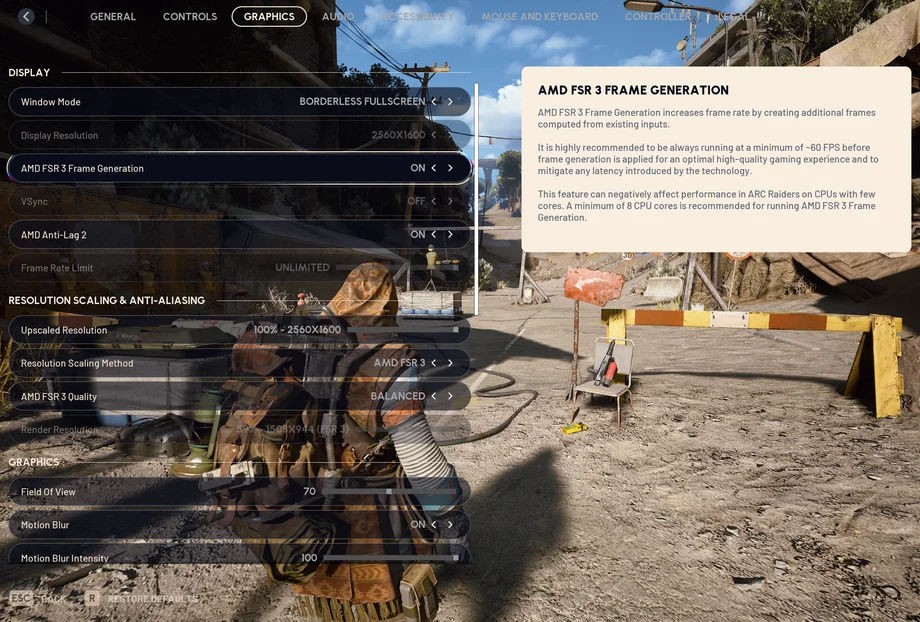
Task: Set AMD FSR 3 Quality to next preset
Action: pos(450,396)
